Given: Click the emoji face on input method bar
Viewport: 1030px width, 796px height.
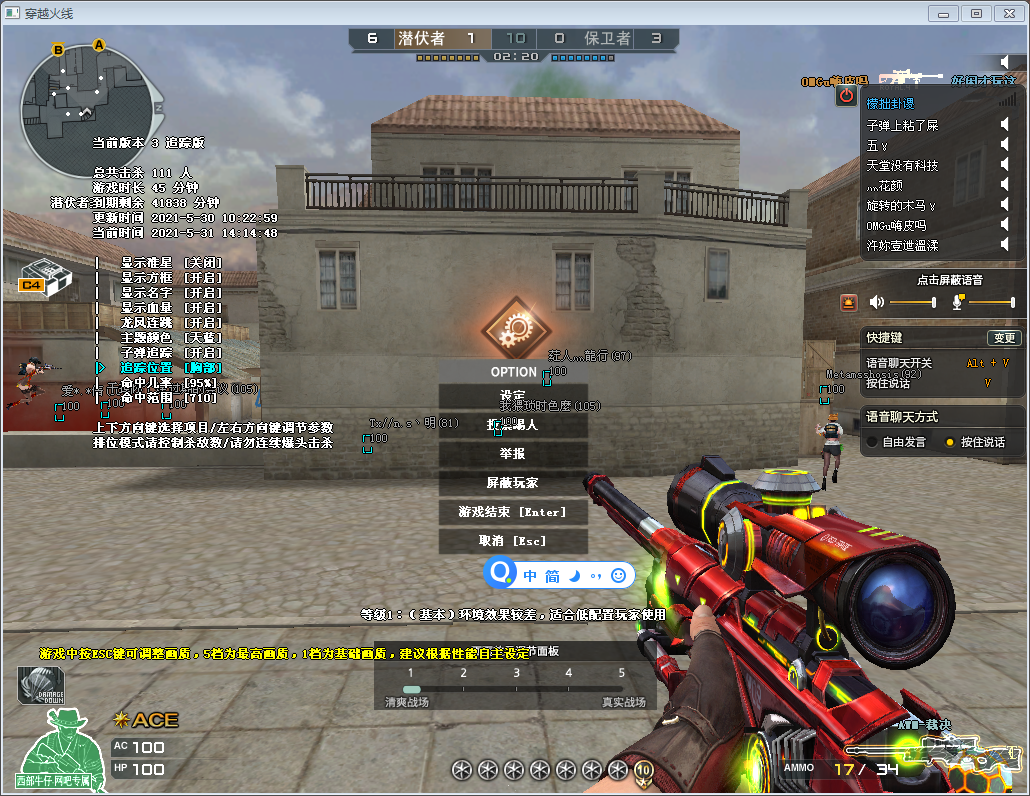Looking at the screenshot, I should click(x=619, y=575).
